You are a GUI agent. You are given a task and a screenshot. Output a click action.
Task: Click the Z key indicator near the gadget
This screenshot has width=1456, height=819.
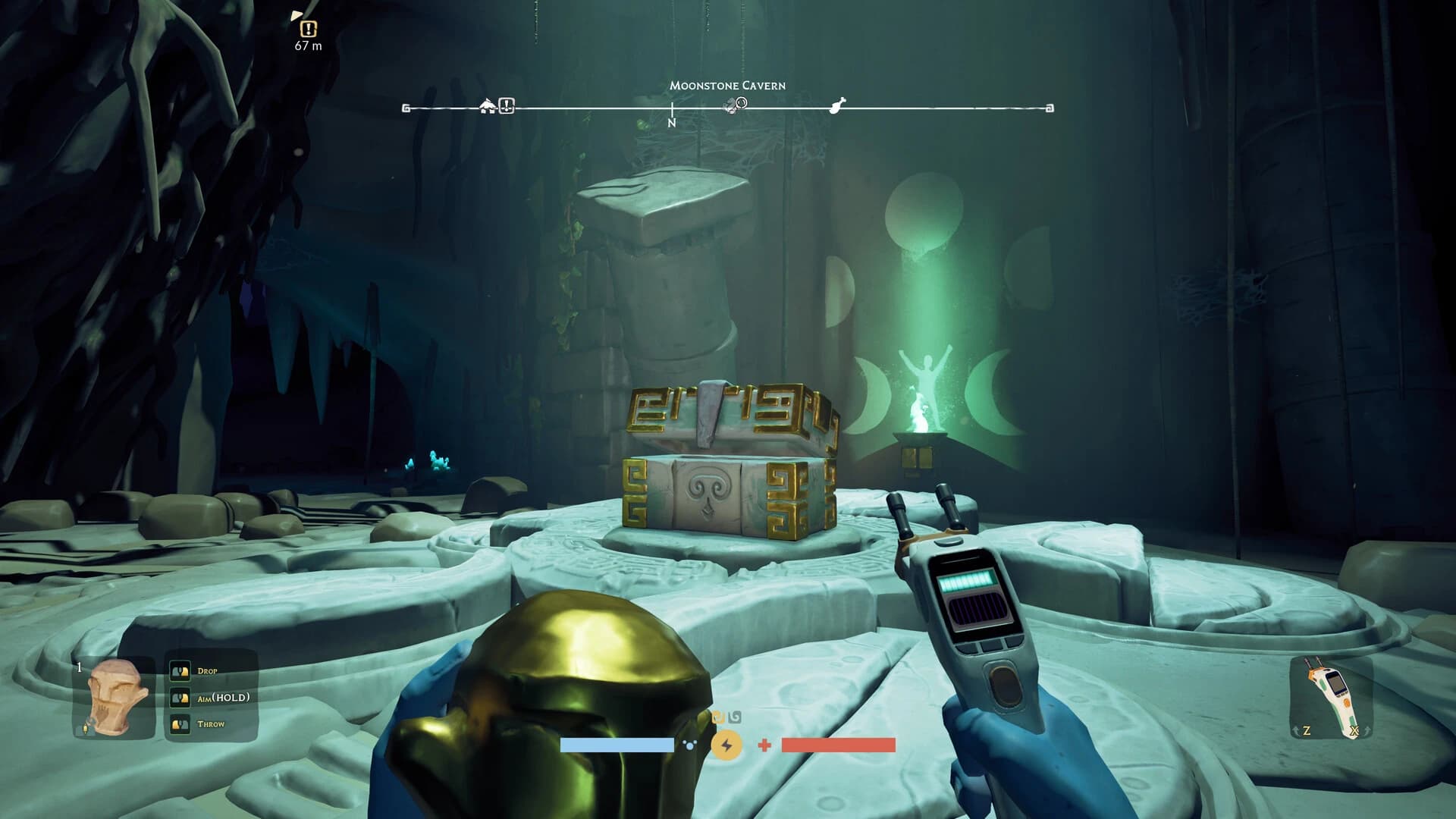(x=1307, y=730)
